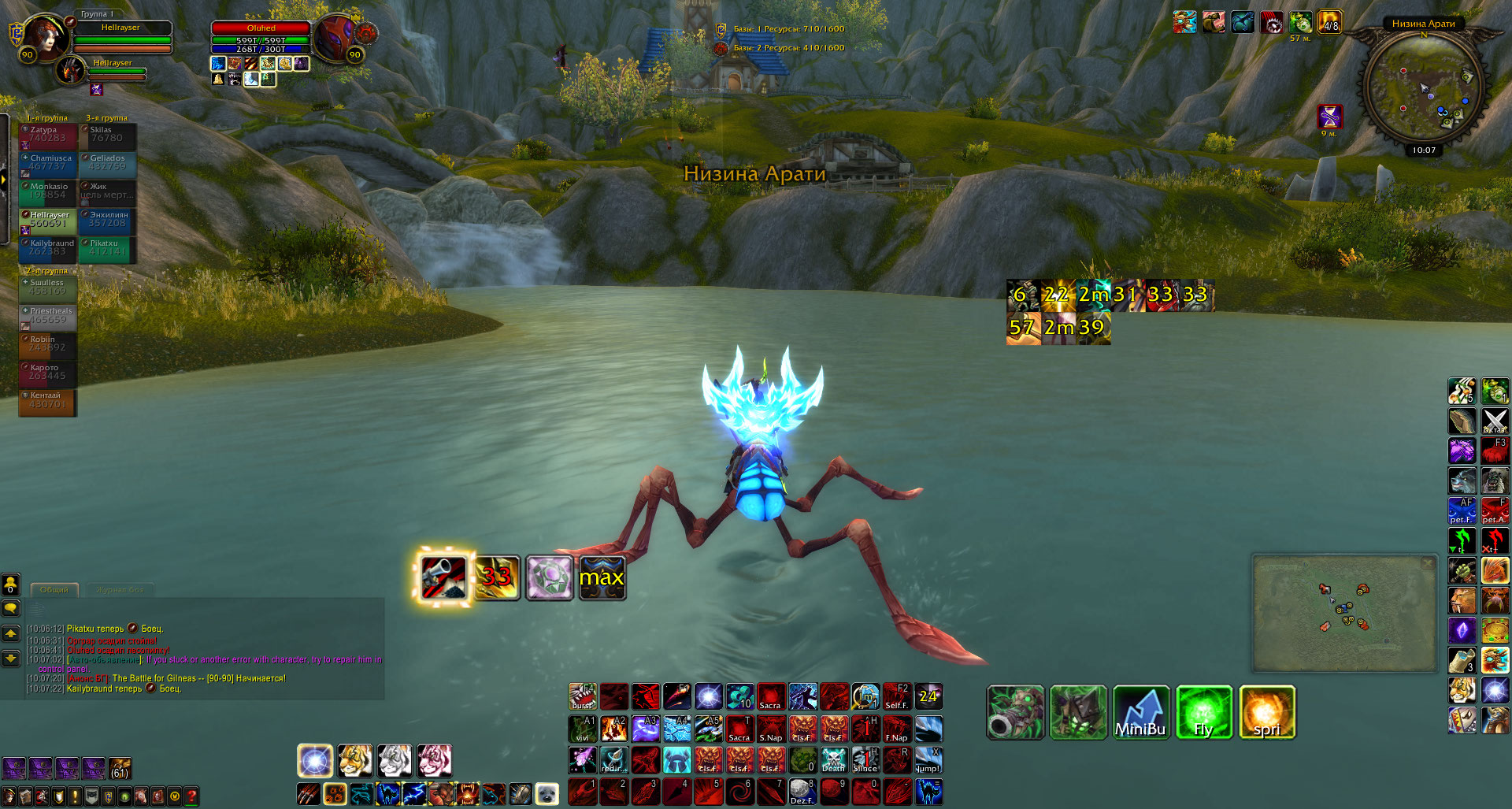This screenshot has width=1512, height=809.
Task: Open the Журнал боя combat log tab
Action: click(120, 589)
